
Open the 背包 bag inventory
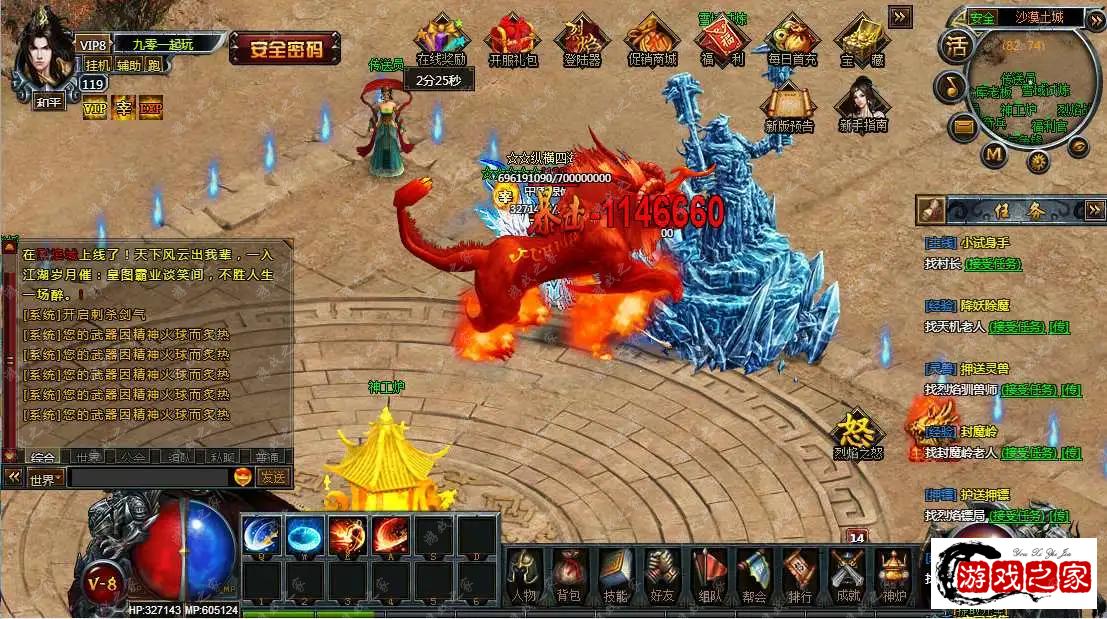569,577
